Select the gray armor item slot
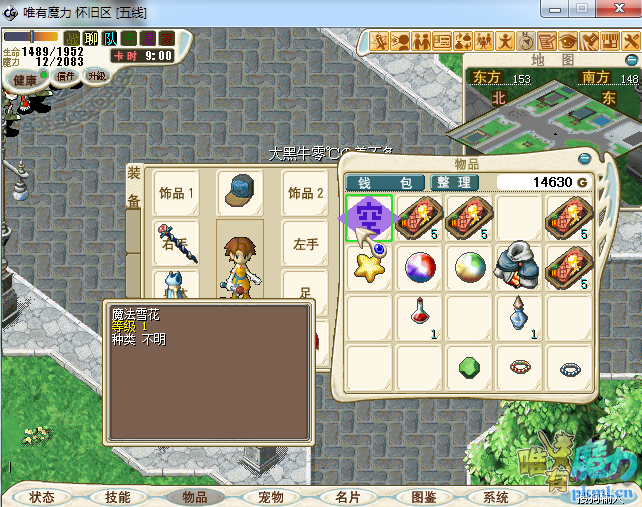Viewport: 642px width, 507px height. point(521,267)
